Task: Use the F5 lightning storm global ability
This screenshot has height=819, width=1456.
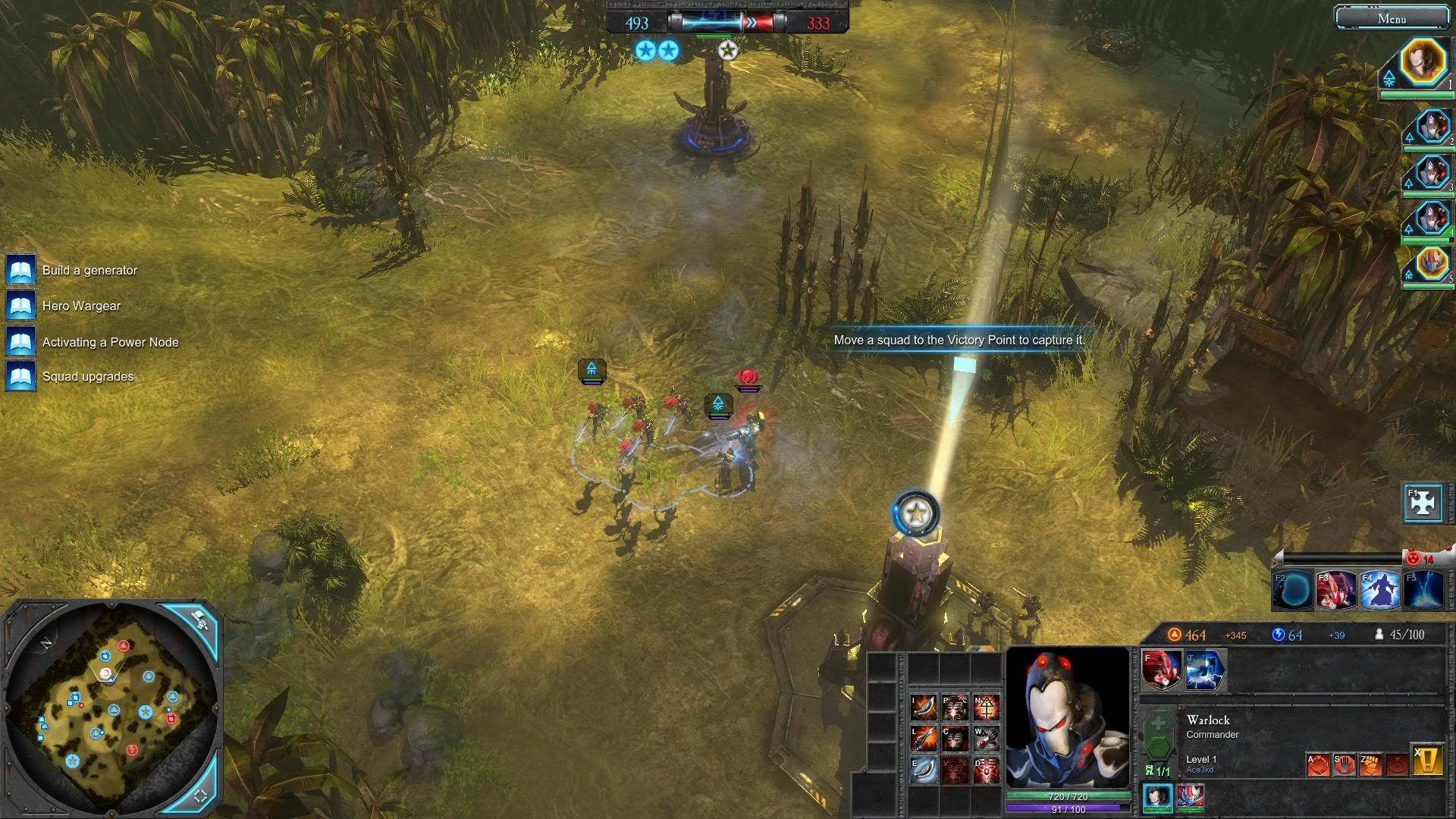Action: (1423, 590)
